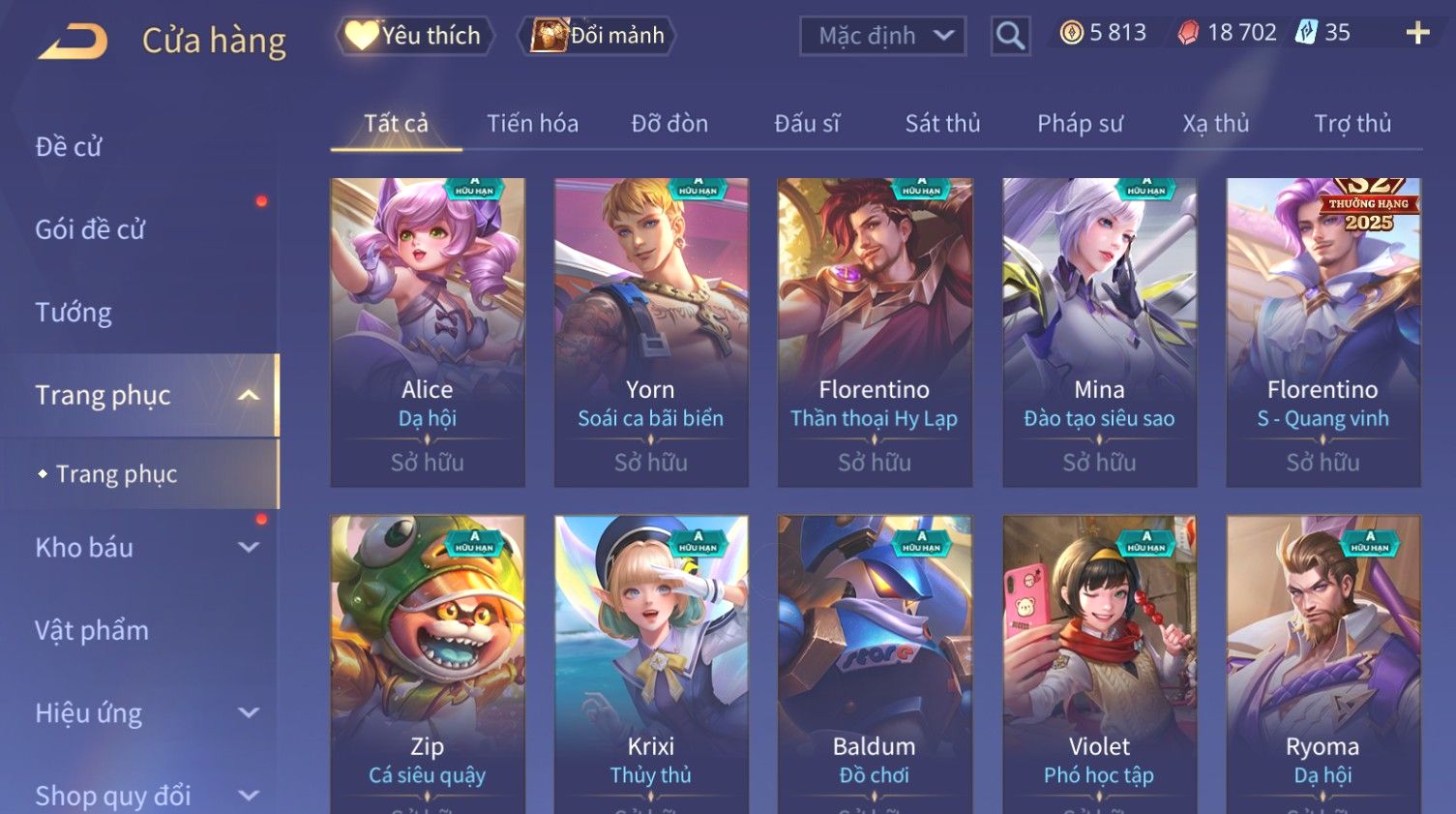Choose the Trợ thủ tab
Viewport: 1456px width, 814px height.
point(1352,124)
